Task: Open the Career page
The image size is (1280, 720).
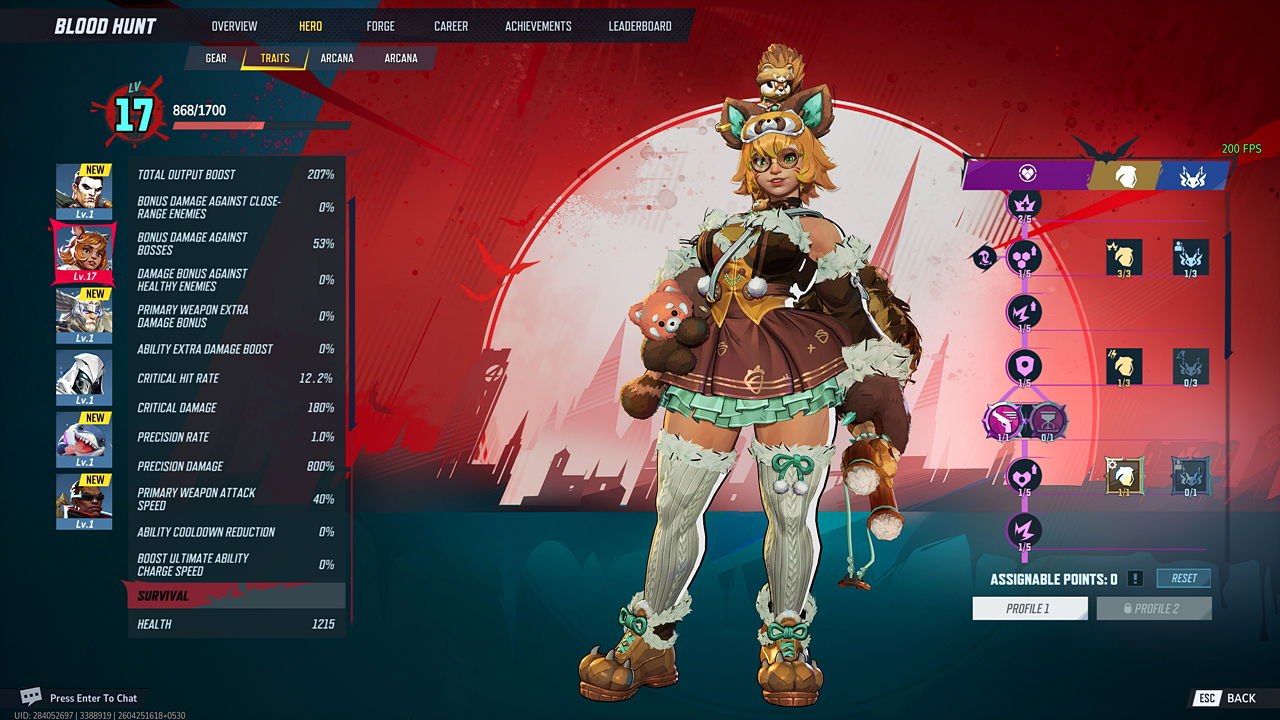Action: tap(451, 26)
